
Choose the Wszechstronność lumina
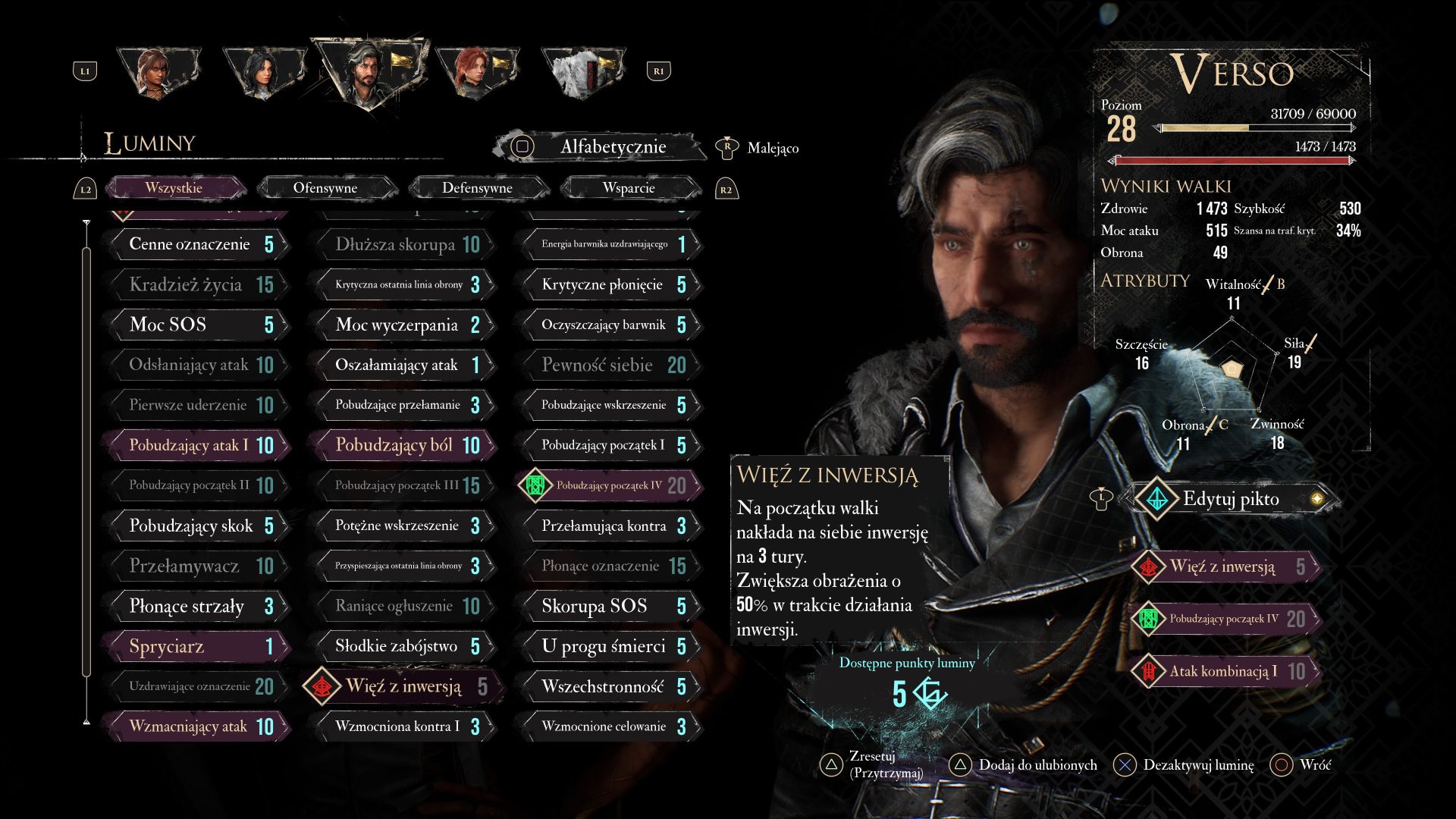click(611, 686)
